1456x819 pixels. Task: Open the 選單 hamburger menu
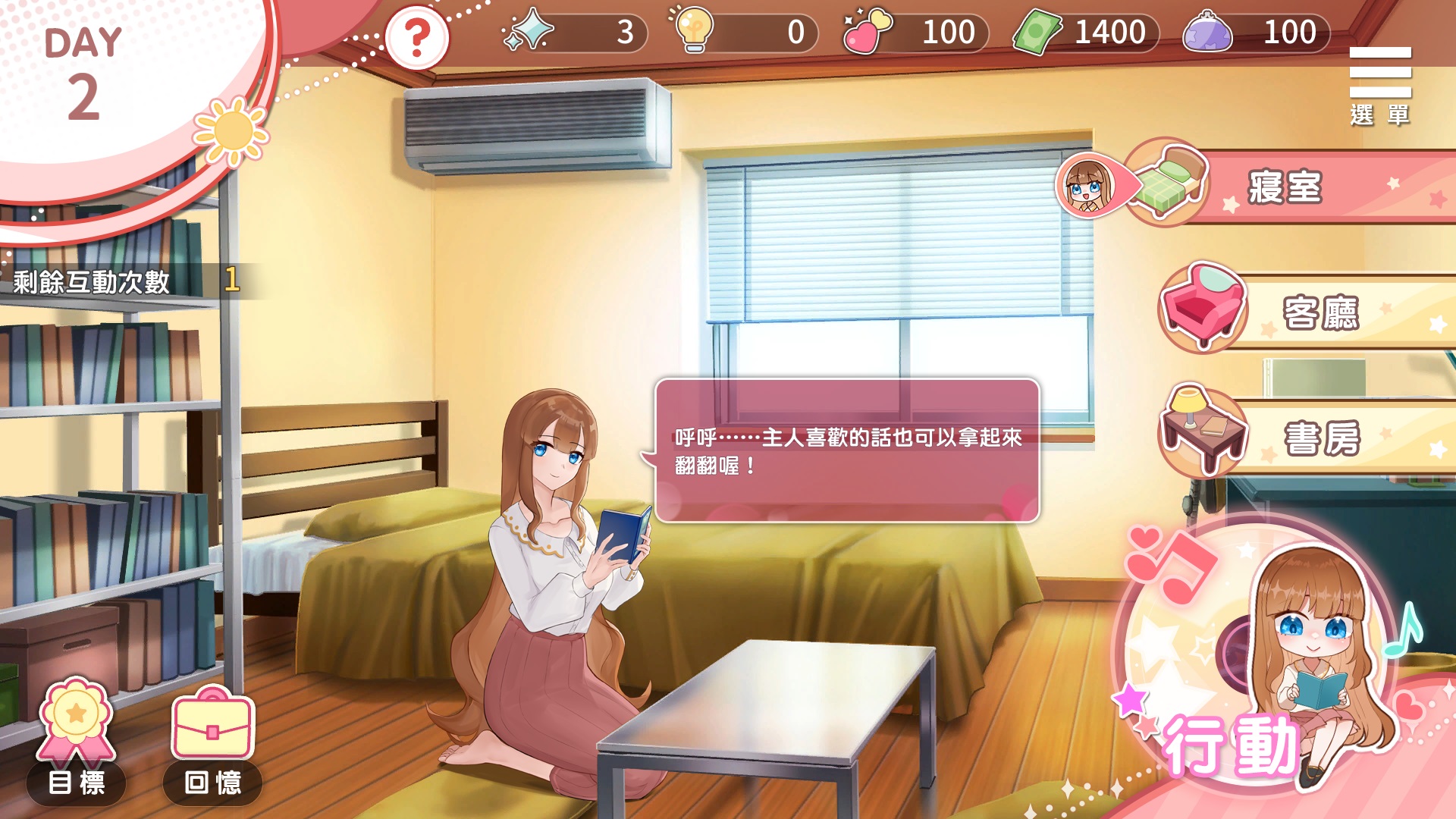(x=1379, y=84)
